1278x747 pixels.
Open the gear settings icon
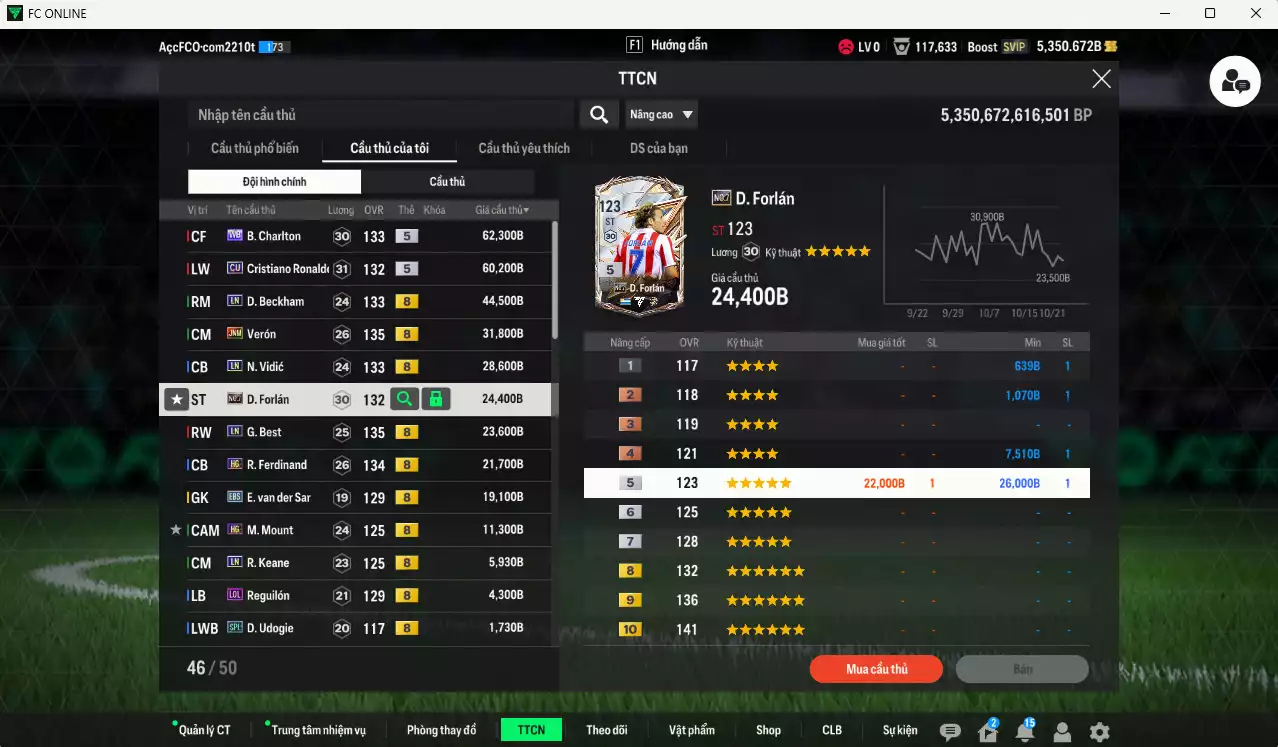point(1099,732)
